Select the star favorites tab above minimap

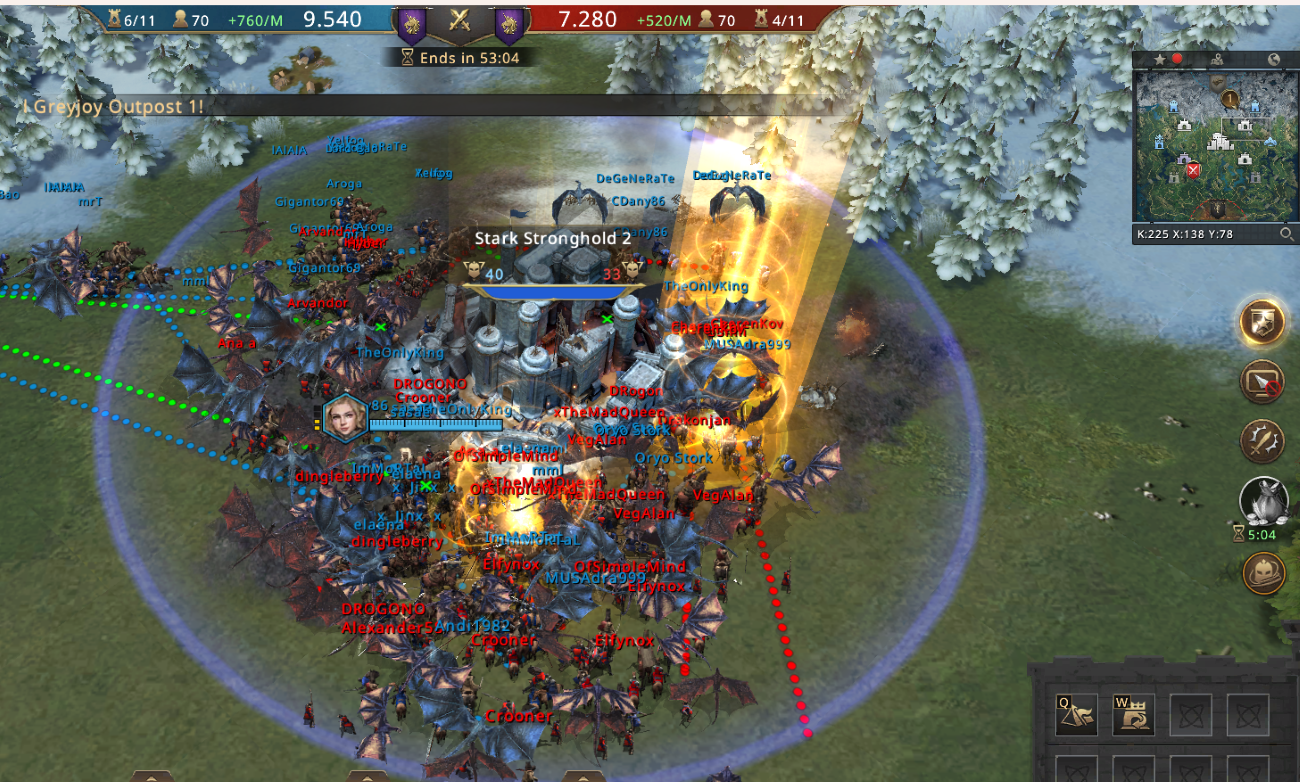click(x=1160, y=59)
